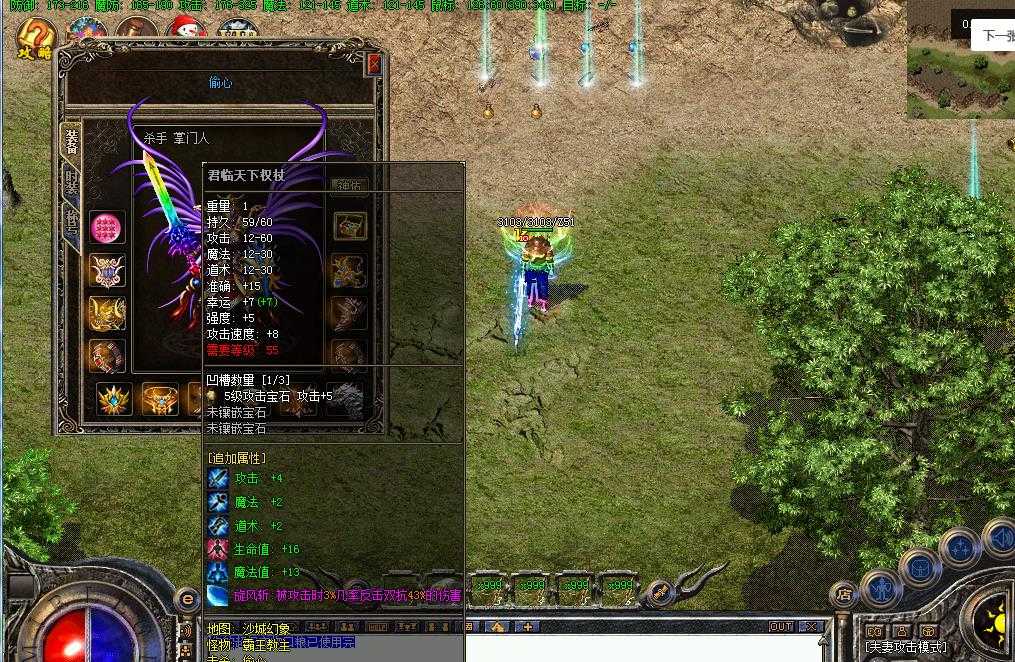Click the sparkle skills round button
Viewport: 1015px width, 662px height.
(959, 547)
